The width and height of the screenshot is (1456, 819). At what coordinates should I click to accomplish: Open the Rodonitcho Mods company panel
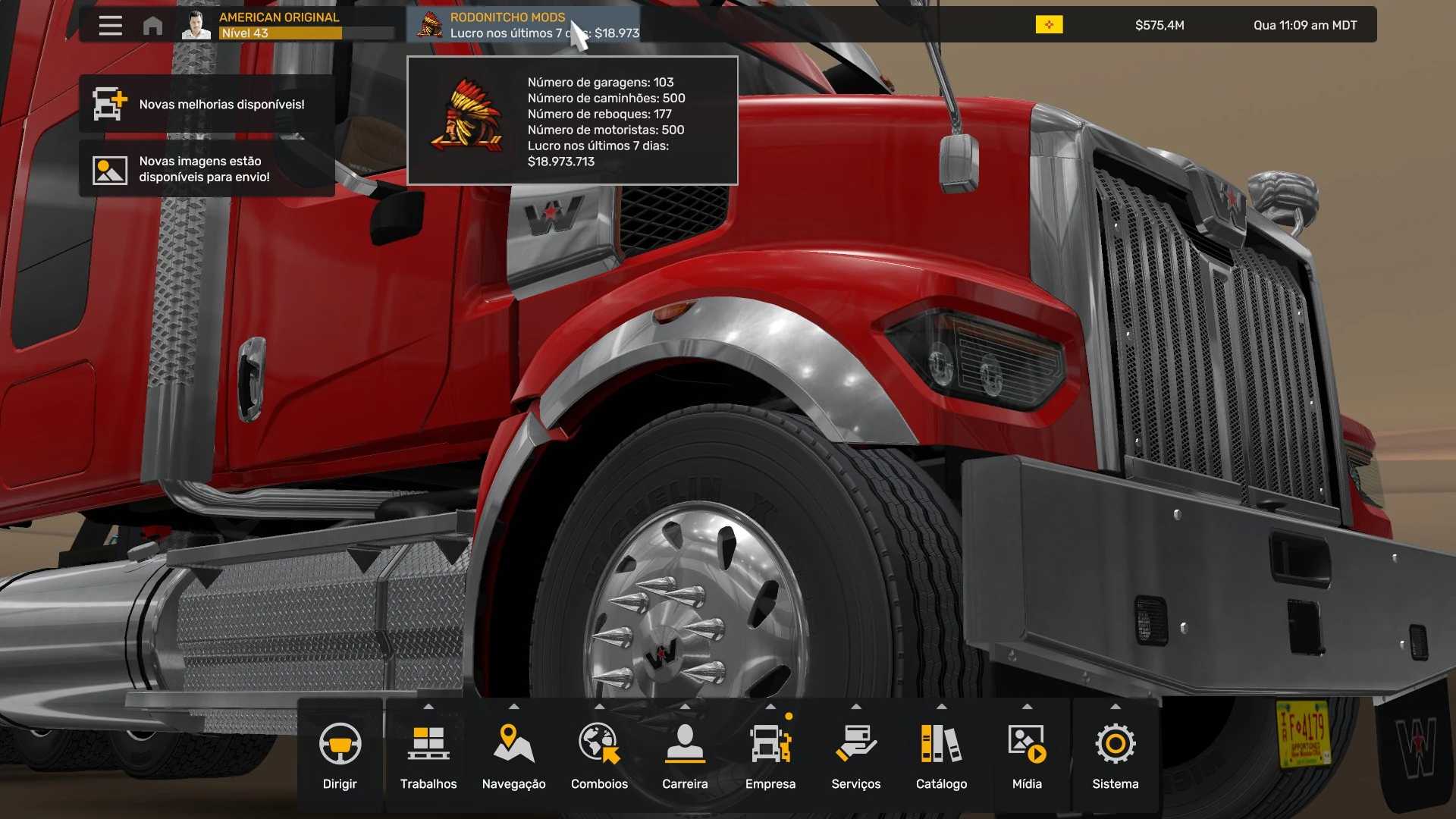pos(523,25)
